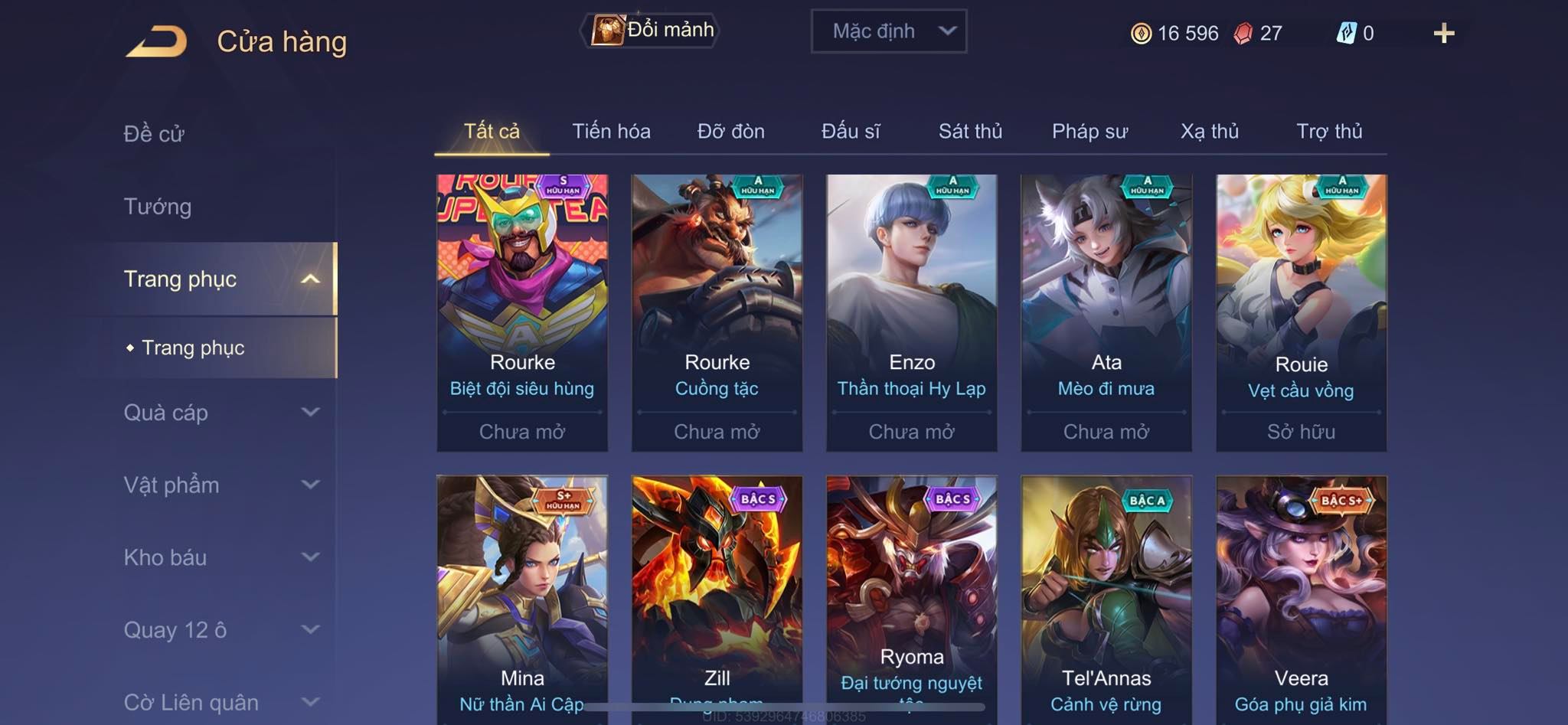Open the Đề cử menu section
1568x725 pixels.
click(154, 134)
